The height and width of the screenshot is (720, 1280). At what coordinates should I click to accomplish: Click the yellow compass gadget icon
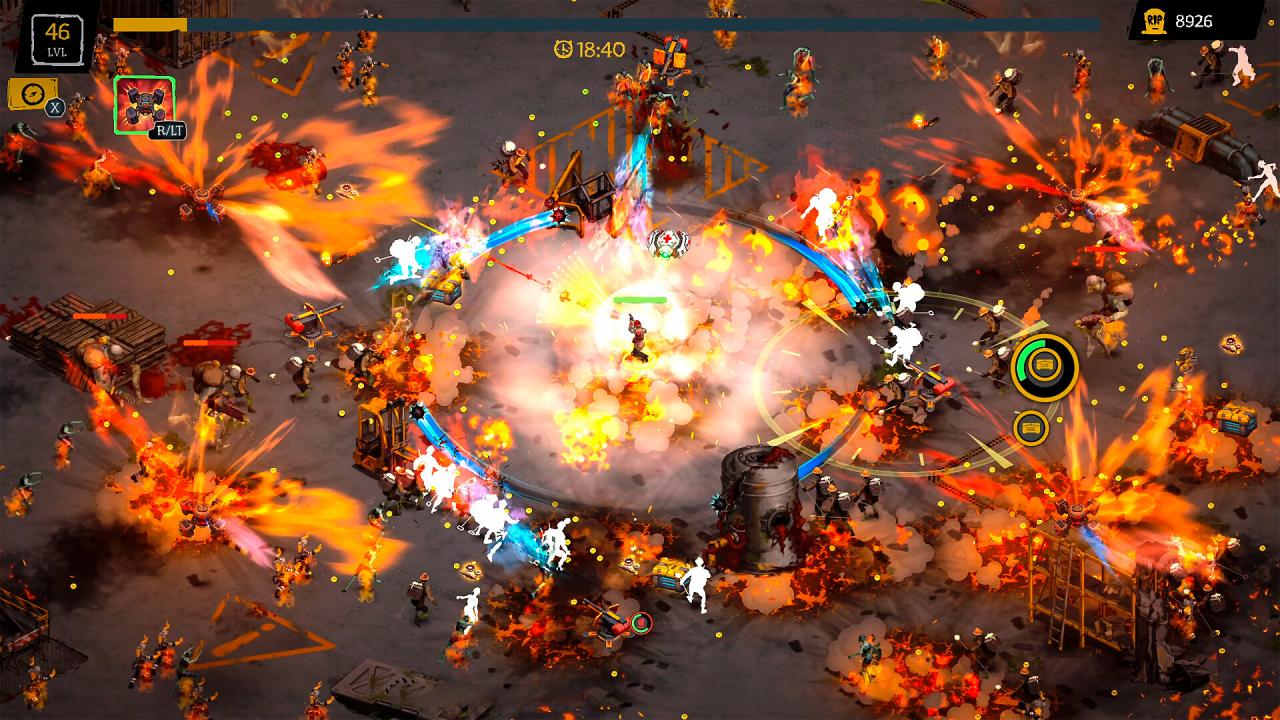tap(33, 94)
